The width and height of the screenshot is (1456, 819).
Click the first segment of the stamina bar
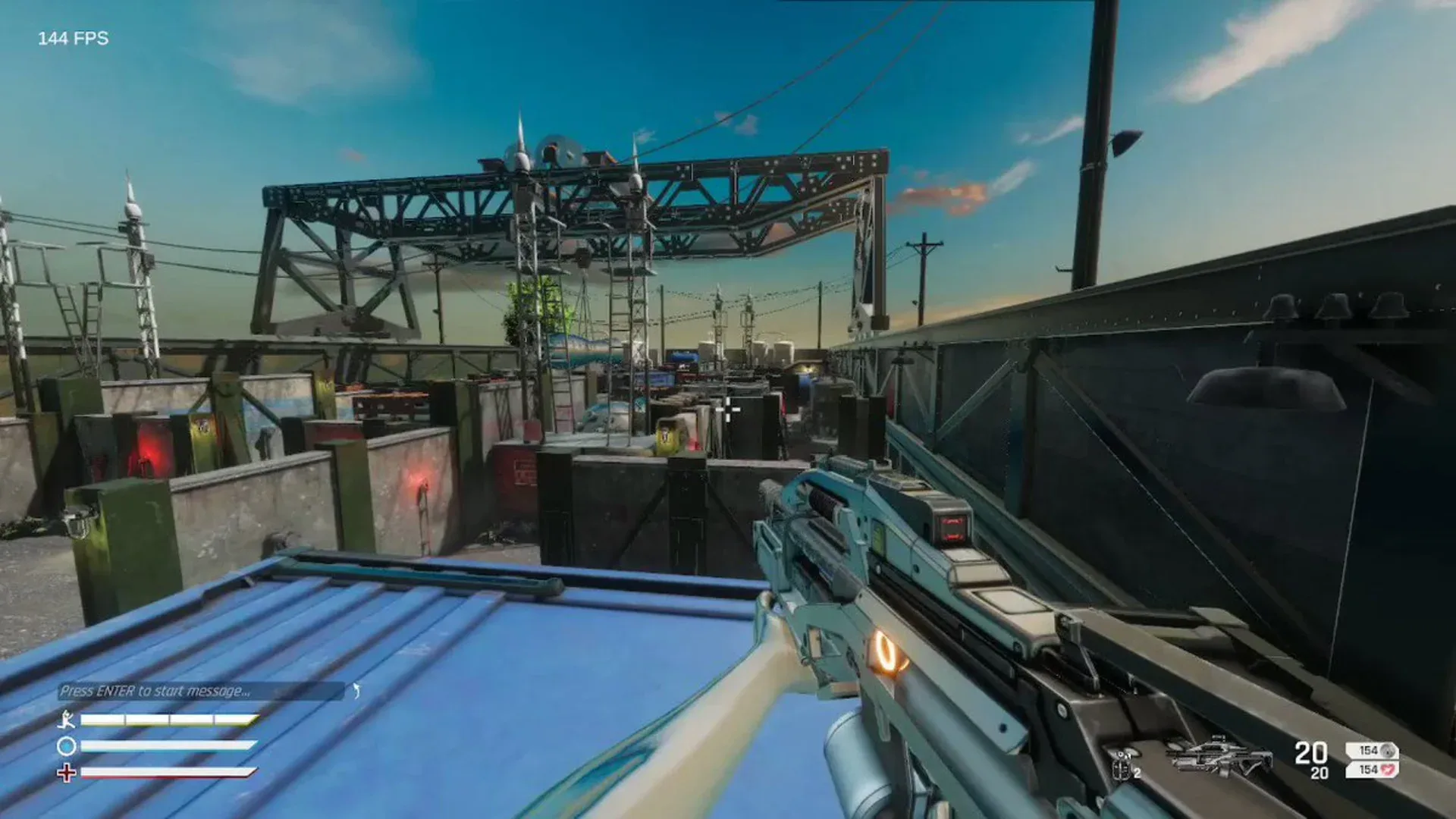[x=103, y=719]
